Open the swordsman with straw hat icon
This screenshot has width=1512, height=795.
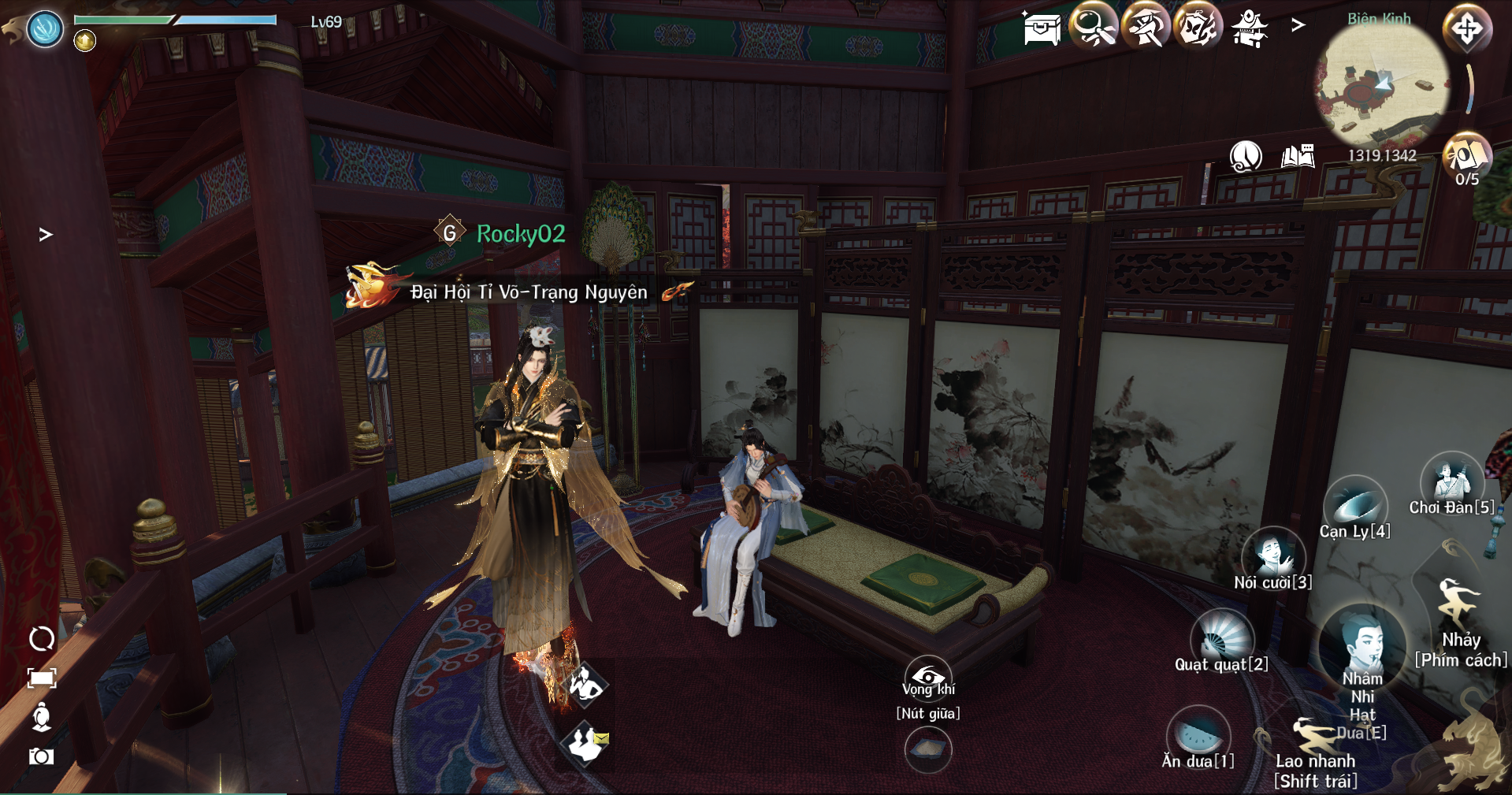[1145, 27]
